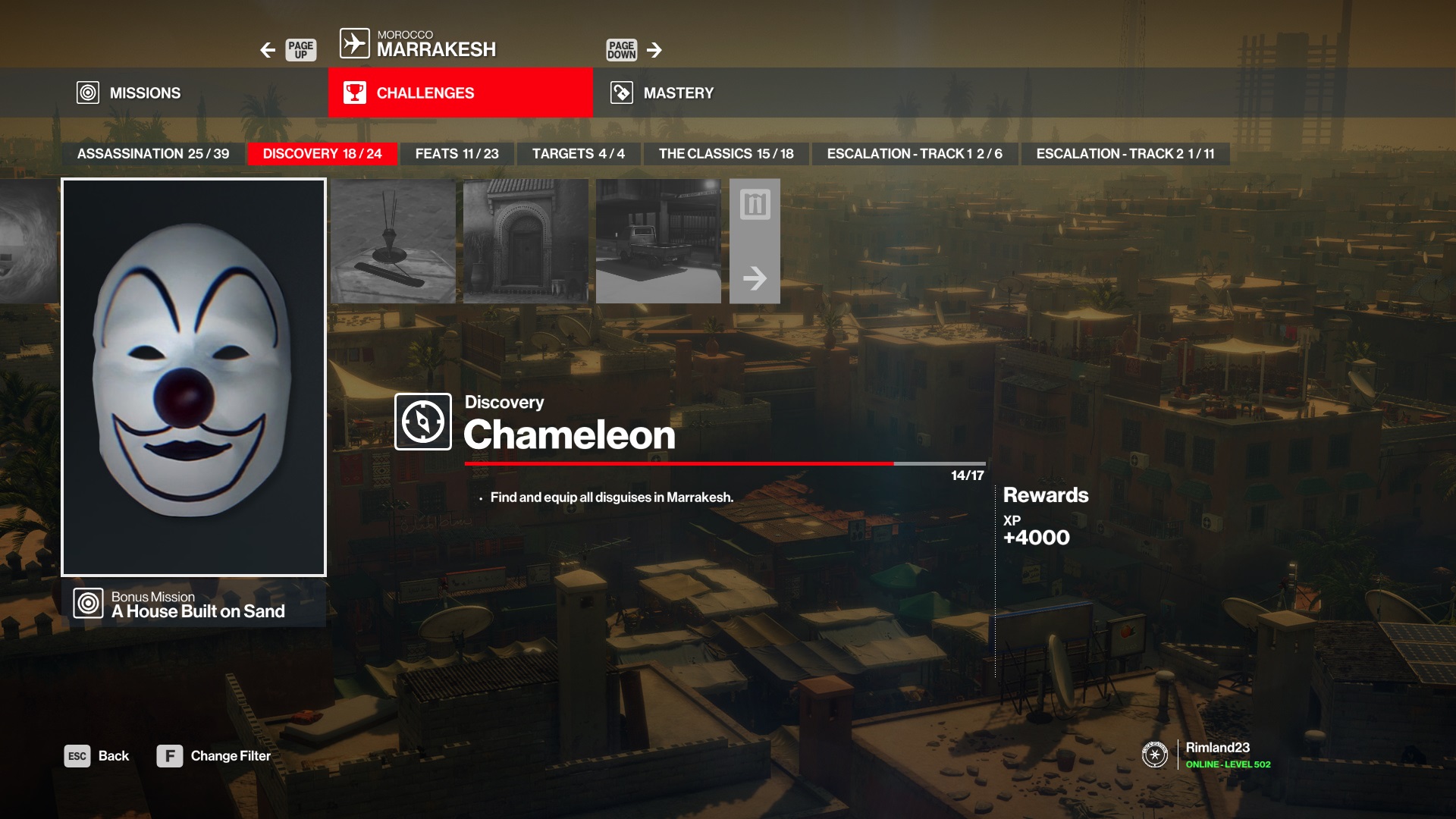The image size is (1456, 819).
Task: Click the Back button
Action: point(97,756)
